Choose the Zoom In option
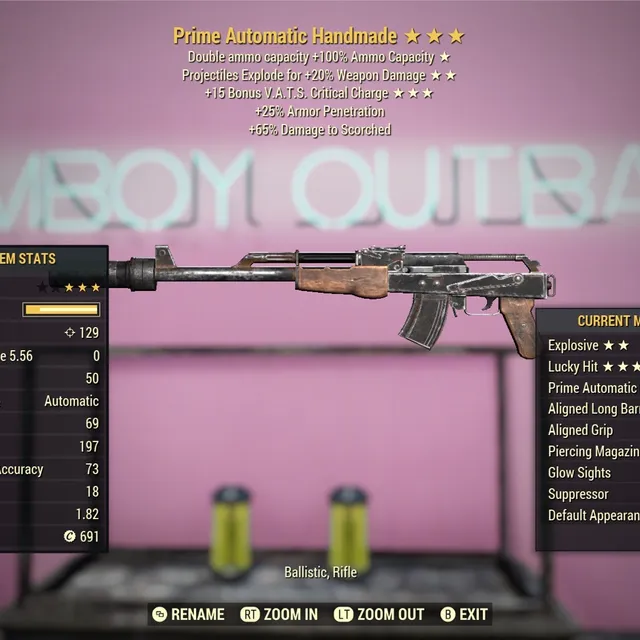 (x=280, y=614)
